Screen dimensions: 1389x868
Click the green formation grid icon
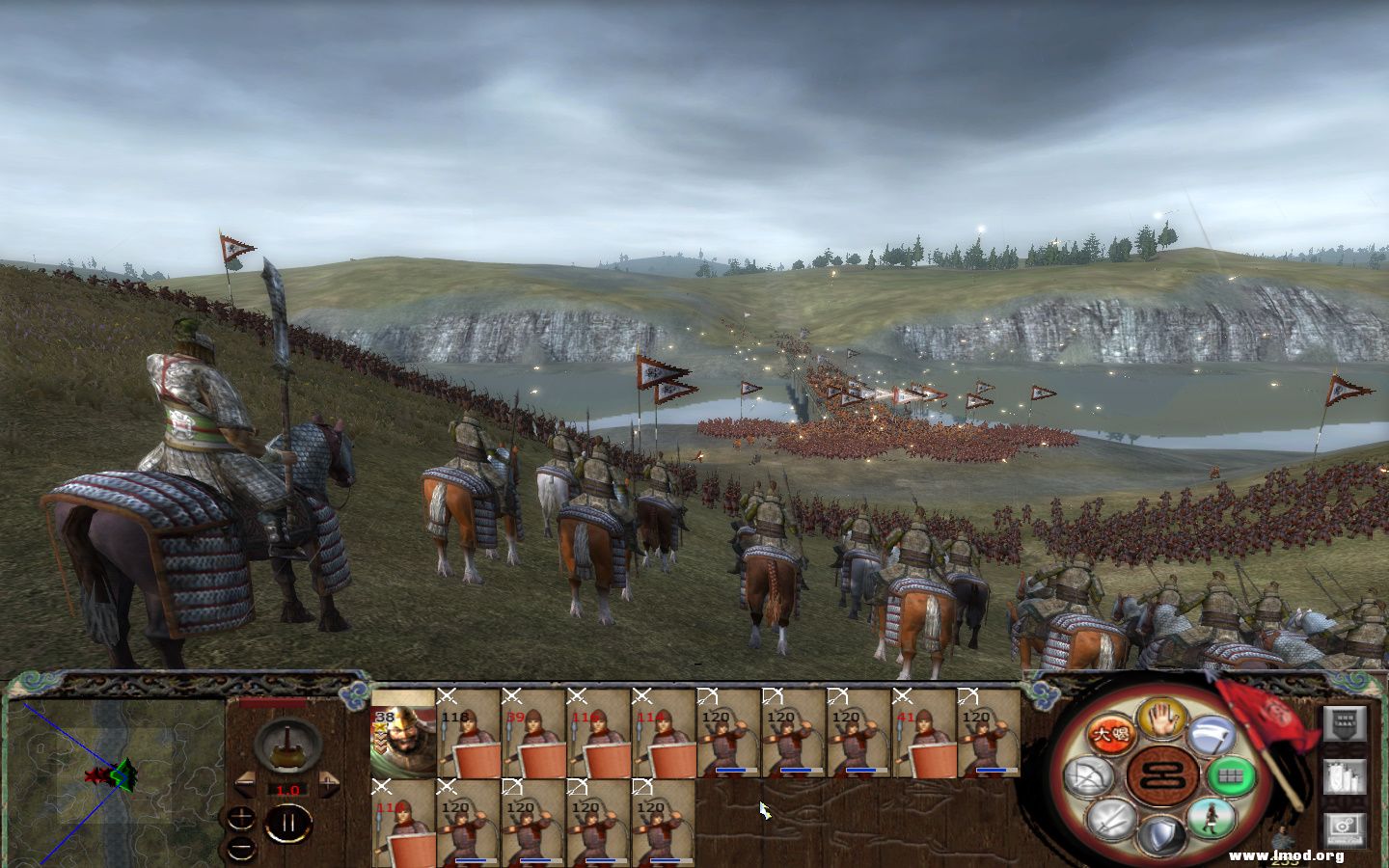(1233, 776)
